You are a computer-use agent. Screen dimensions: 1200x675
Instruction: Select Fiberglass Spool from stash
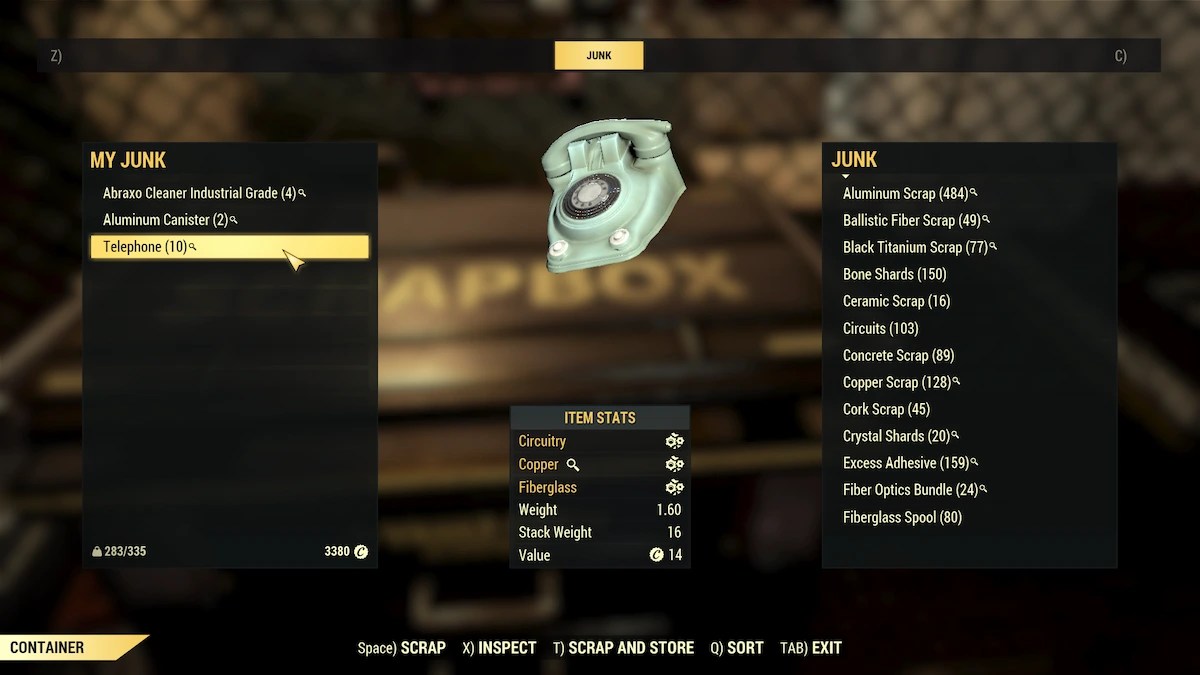click(902, 517)
